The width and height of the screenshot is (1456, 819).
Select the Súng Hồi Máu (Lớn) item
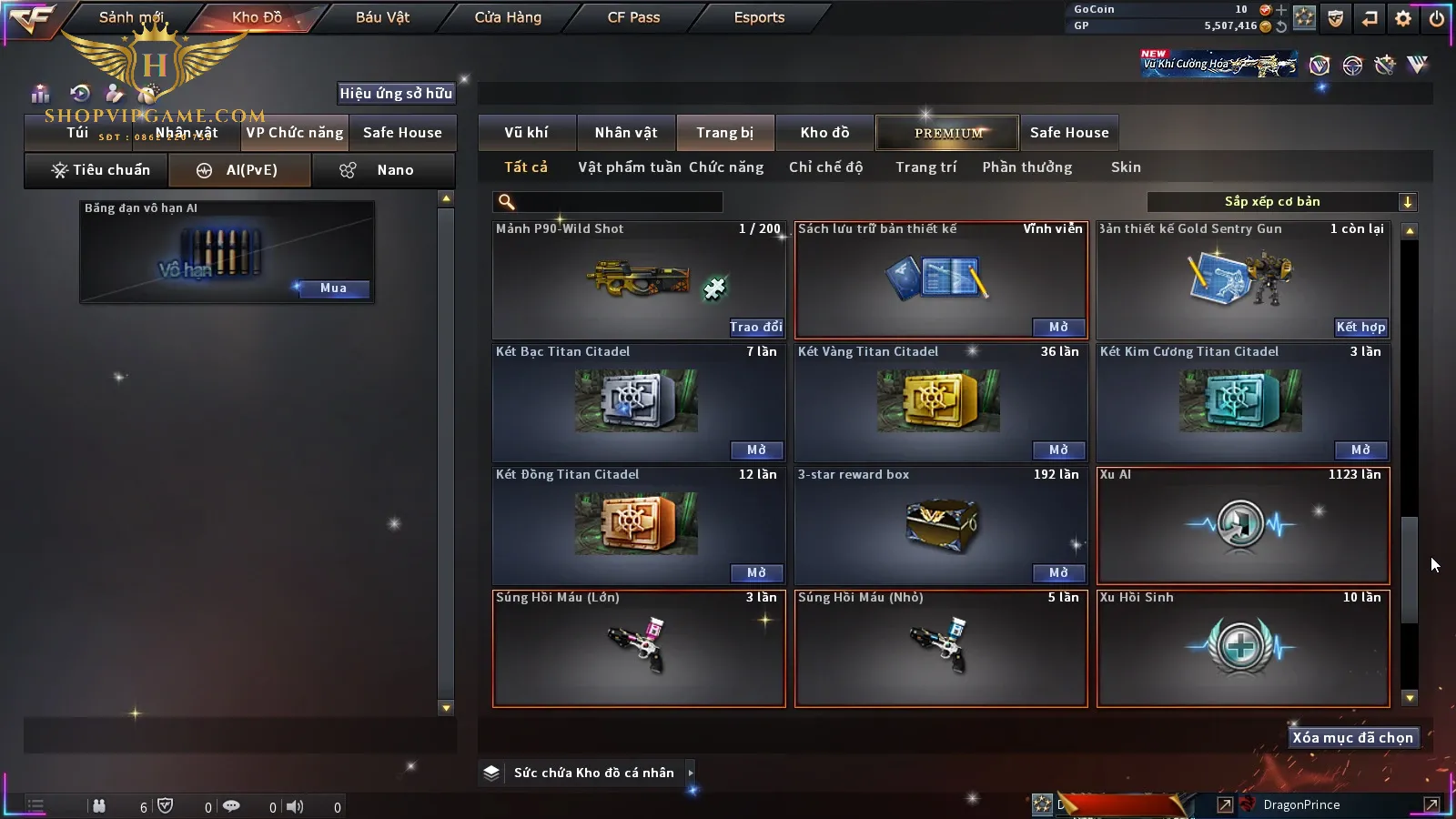coord(639,648)
